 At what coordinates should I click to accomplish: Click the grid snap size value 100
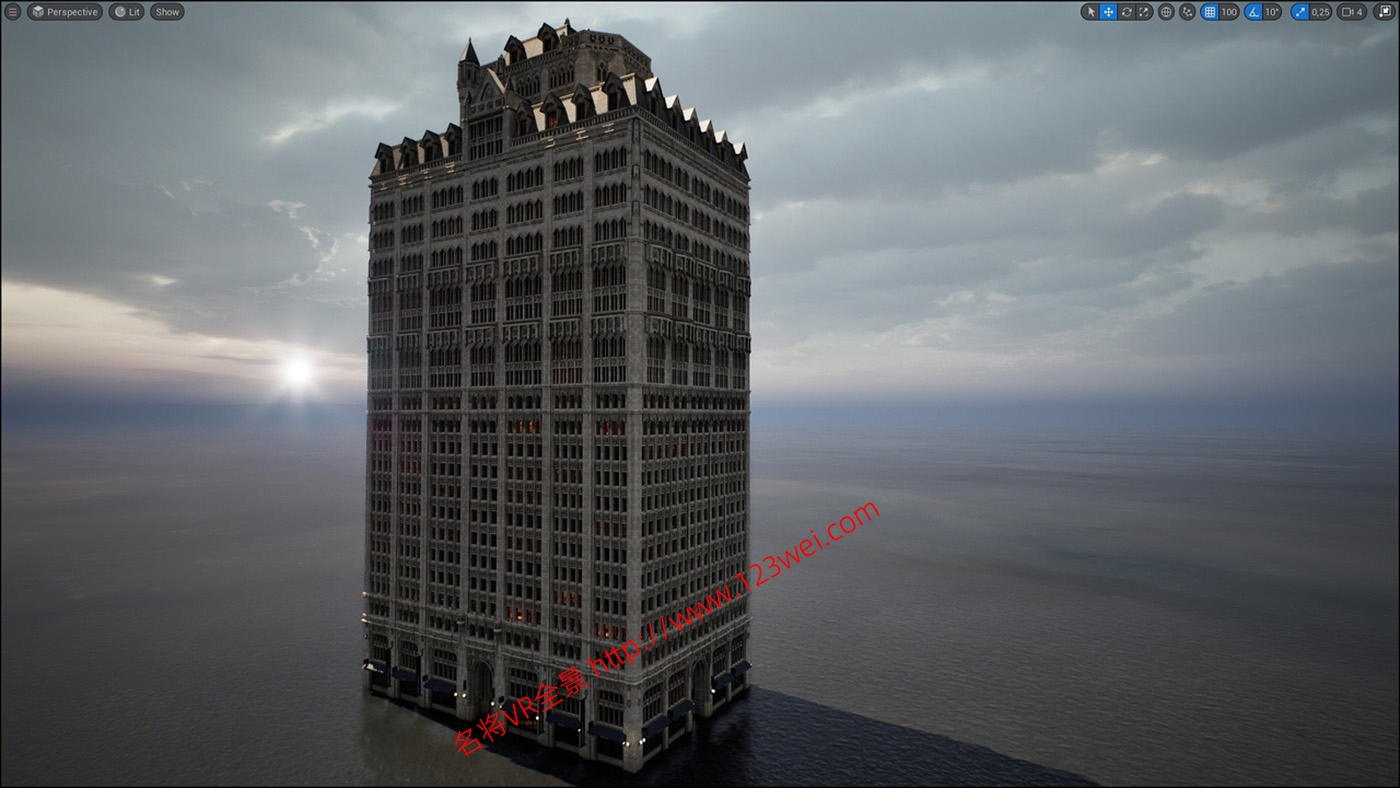click(x=1229, y=12)
